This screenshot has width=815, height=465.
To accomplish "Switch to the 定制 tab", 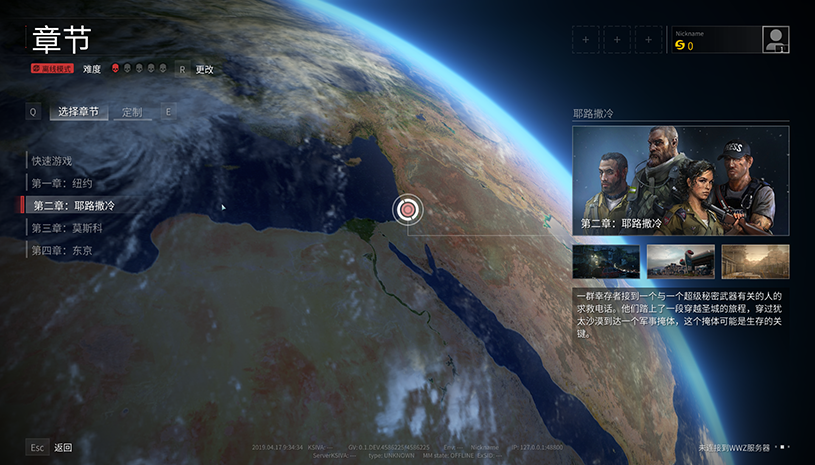I will pyautogui.click(x=132, y=112).
